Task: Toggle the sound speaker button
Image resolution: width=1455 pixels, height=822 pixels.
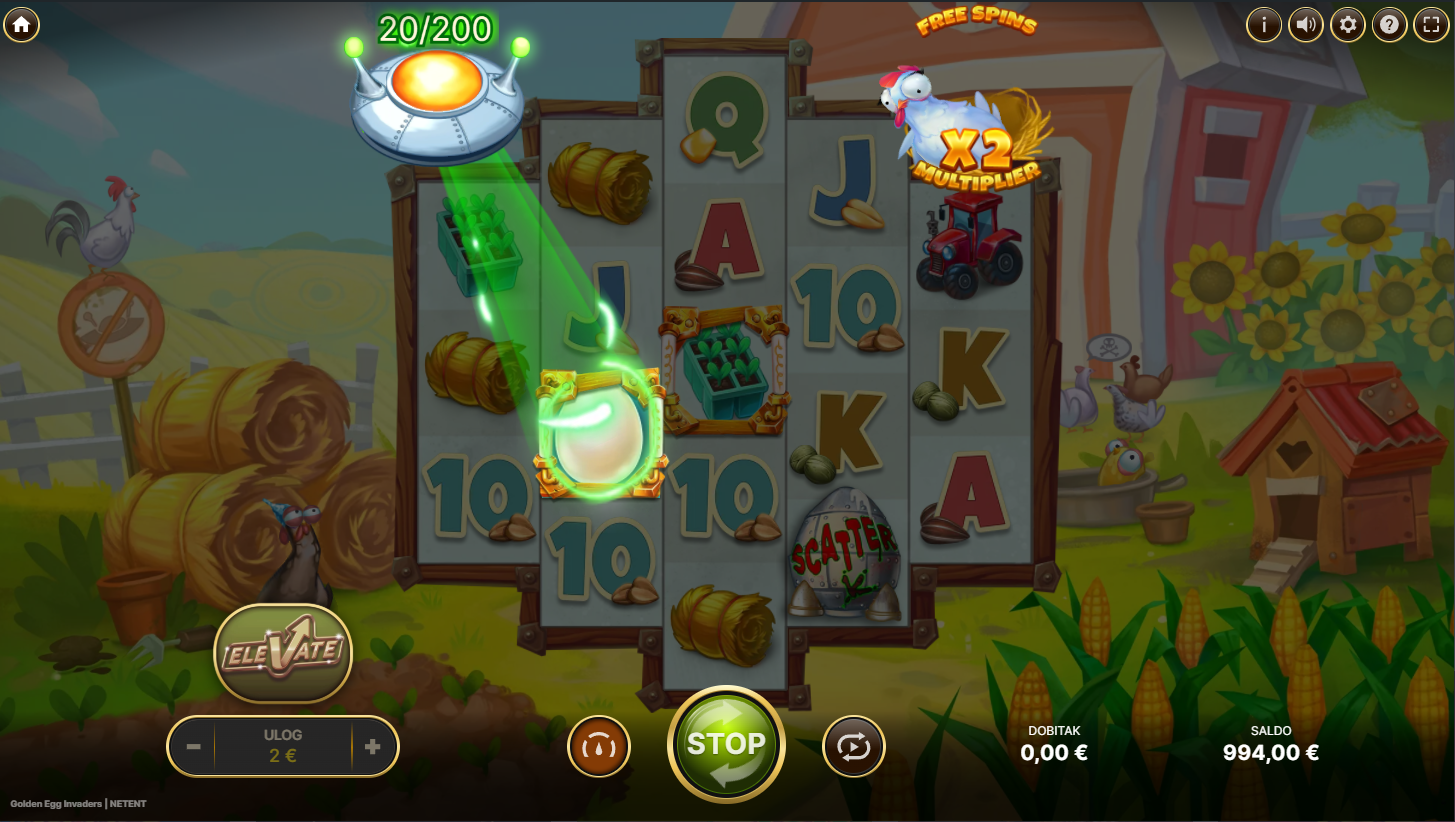Action: click(x=1306, y=25)
